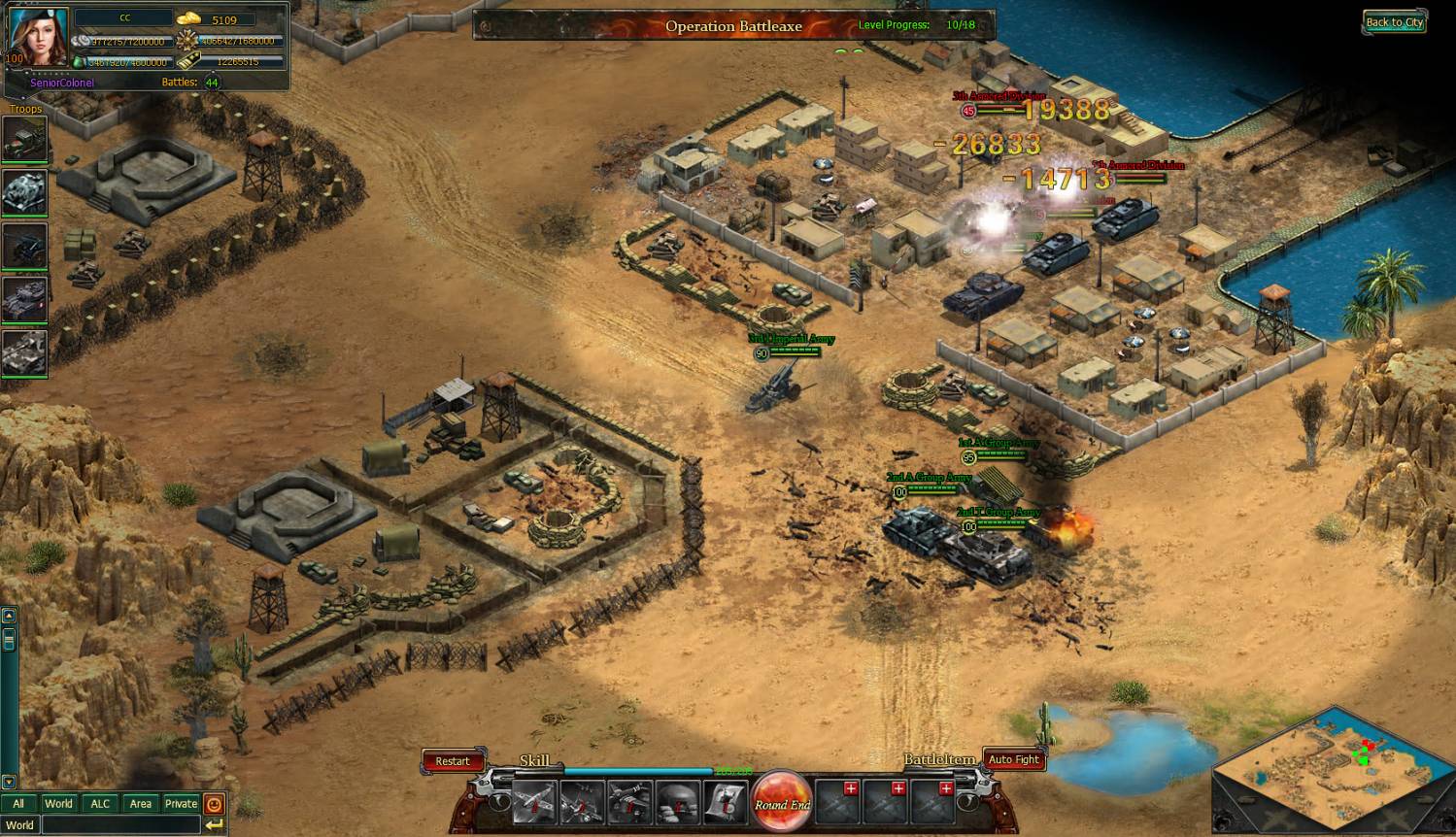
Task: Send the chat message with the arrow button
Action: coord(215,825)
